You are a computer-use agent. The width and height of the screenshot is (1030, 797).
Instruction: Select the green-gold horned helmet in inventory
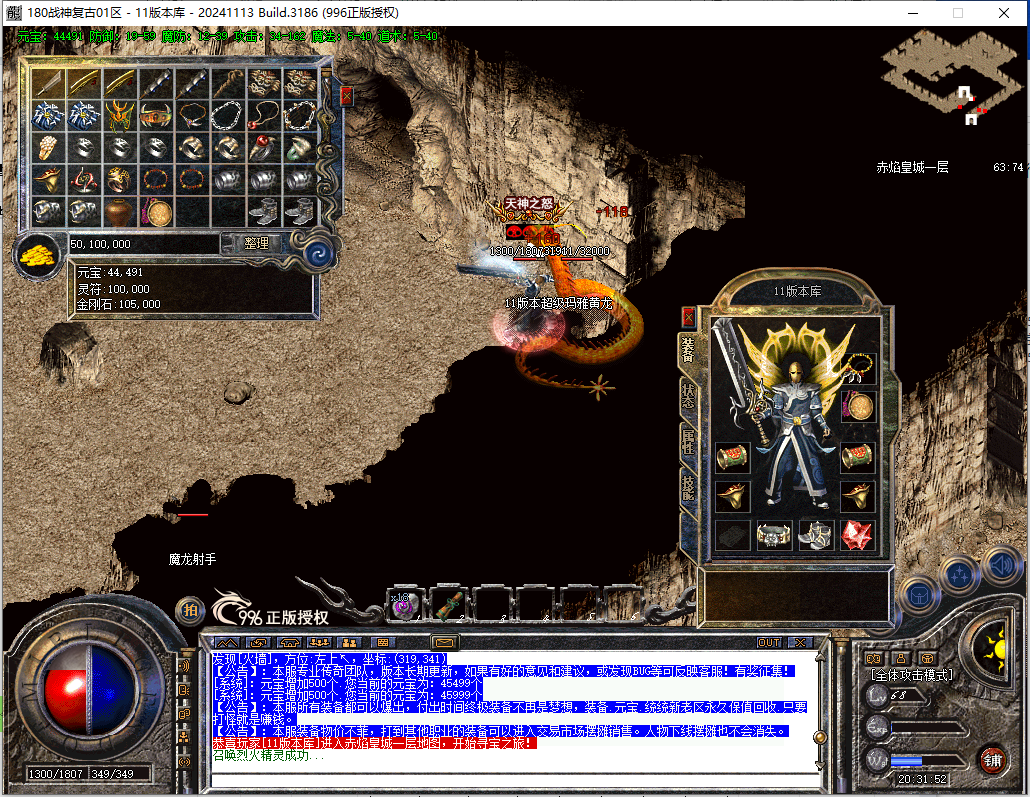(x=119, y=115)
